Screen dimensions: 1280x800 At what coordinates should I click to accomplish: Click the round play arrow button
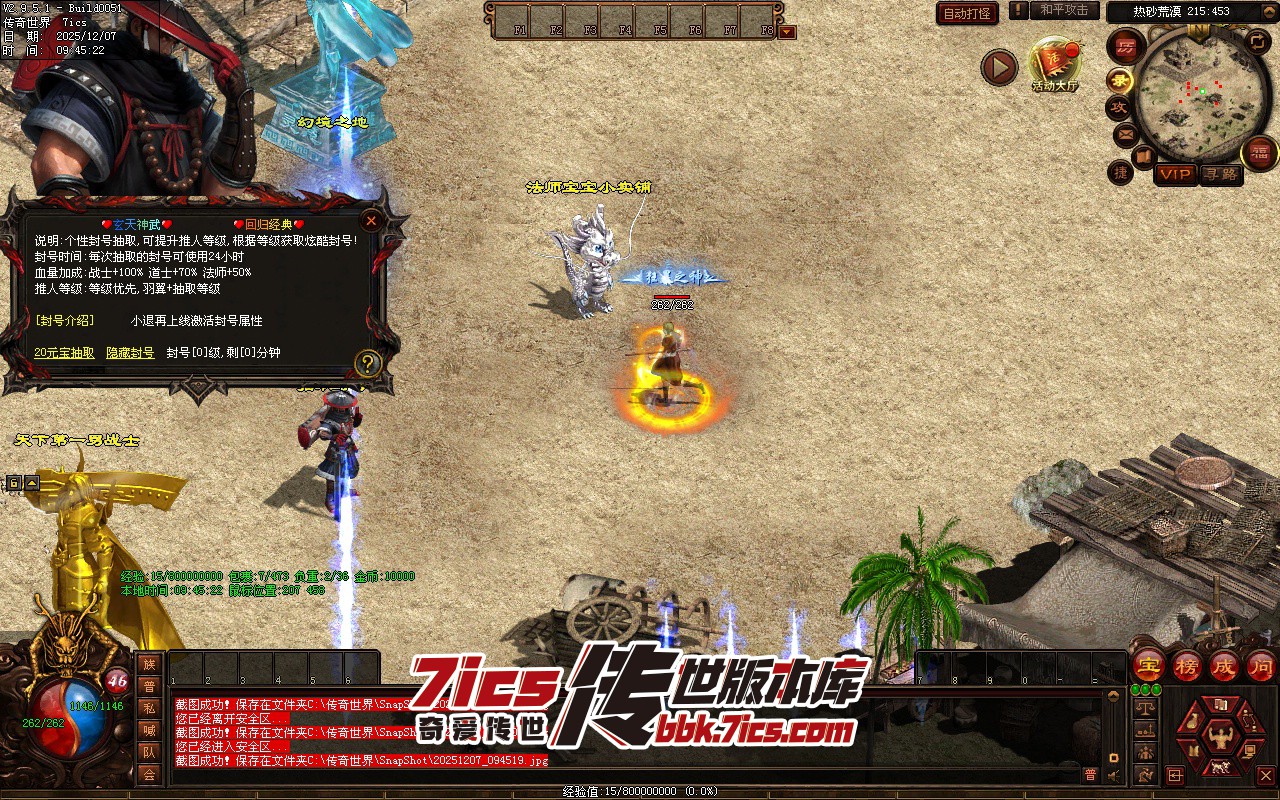tap(998, 67)
